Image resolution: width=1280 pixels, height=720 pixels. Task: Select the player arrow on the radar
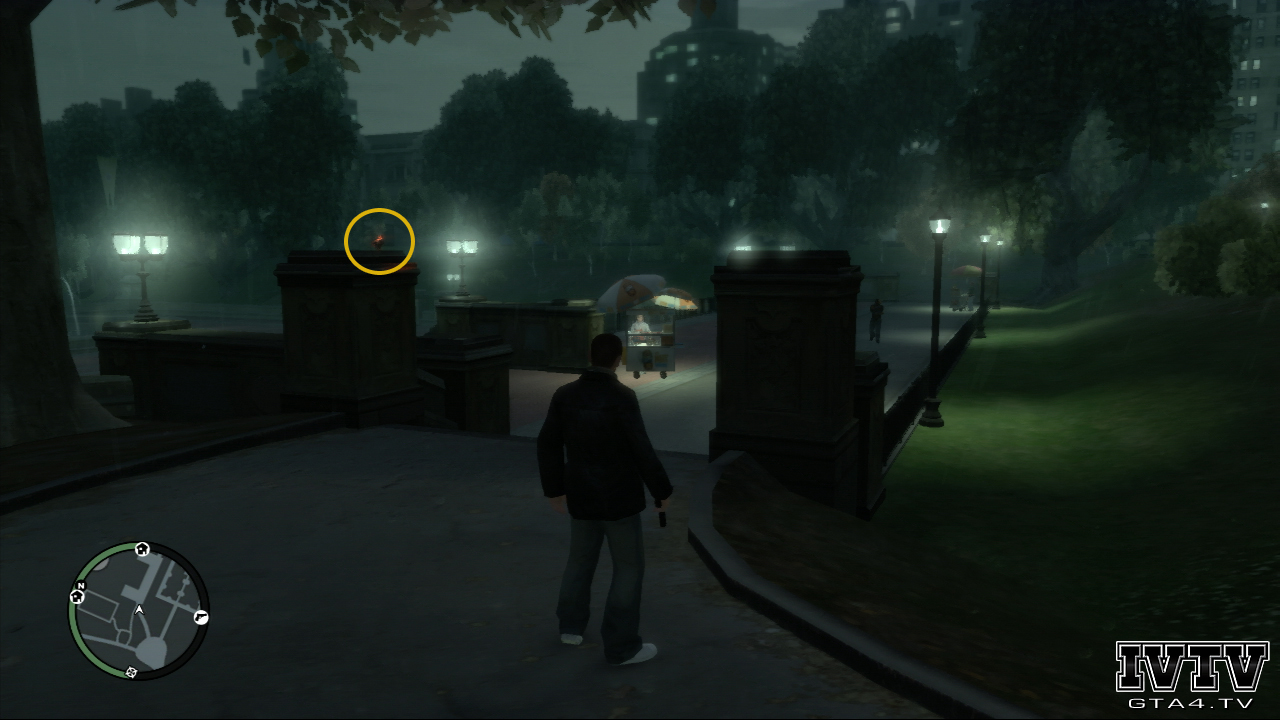click(x=139, y=609)
